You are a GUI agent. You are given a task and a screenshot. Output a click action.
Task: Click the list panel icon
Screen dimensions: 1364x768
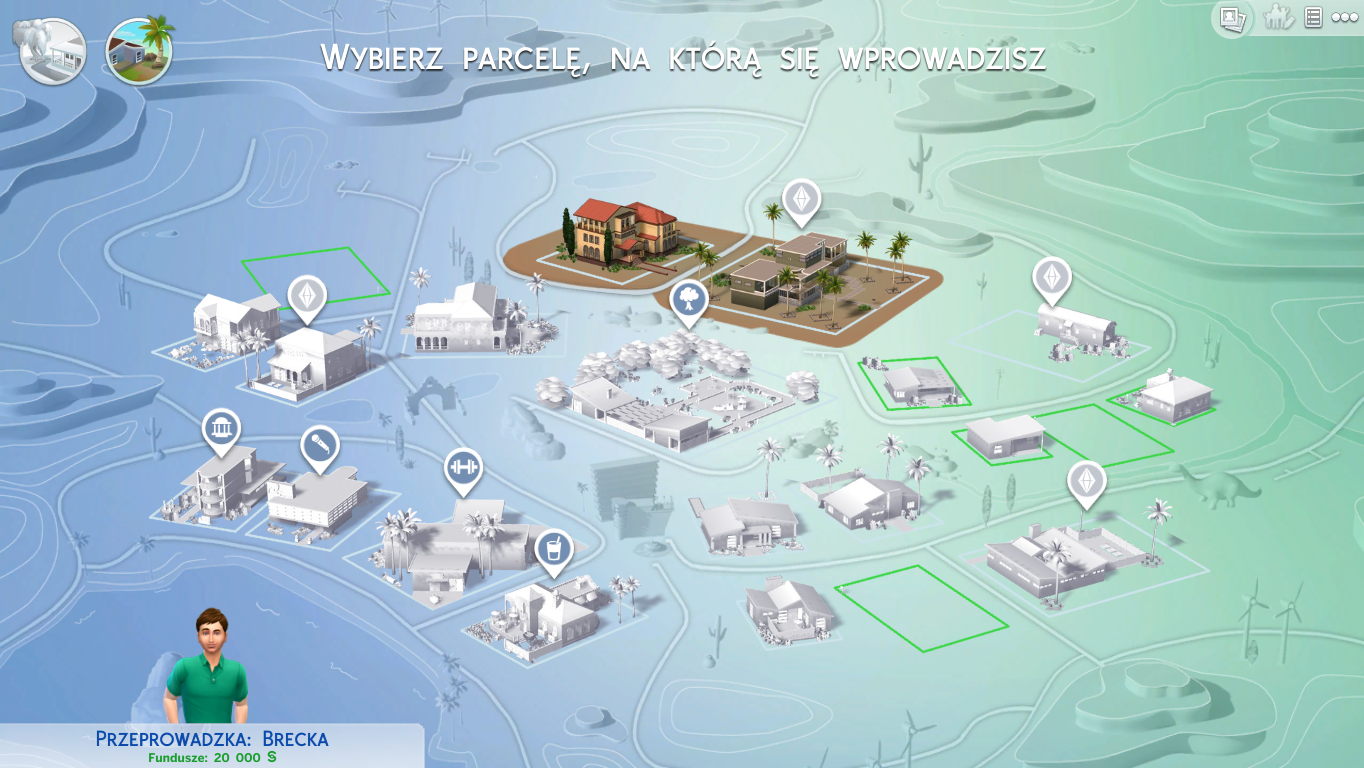[1314, 18]
